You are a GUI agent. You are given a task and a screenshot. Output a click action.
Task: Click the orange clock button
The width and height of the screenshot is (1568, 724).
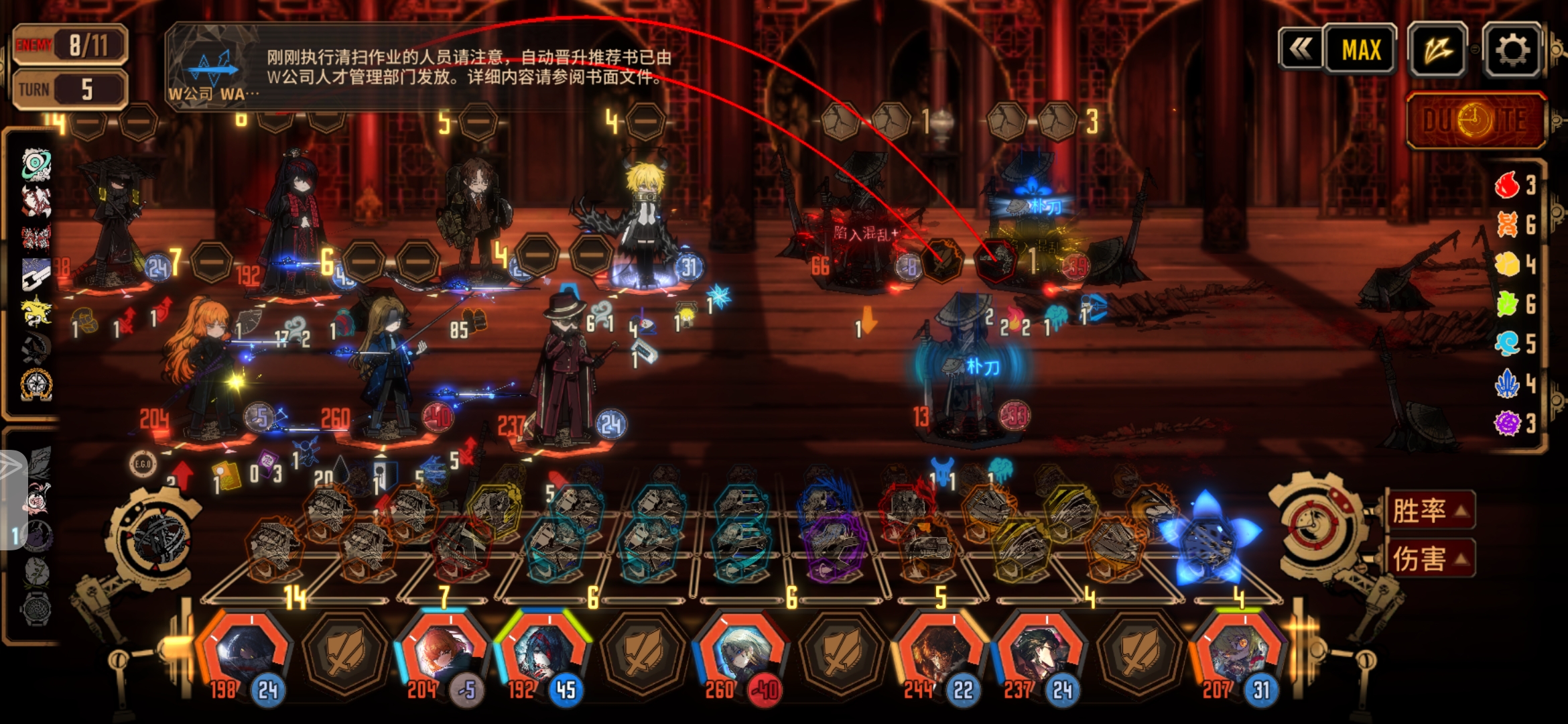(1476, 121)
